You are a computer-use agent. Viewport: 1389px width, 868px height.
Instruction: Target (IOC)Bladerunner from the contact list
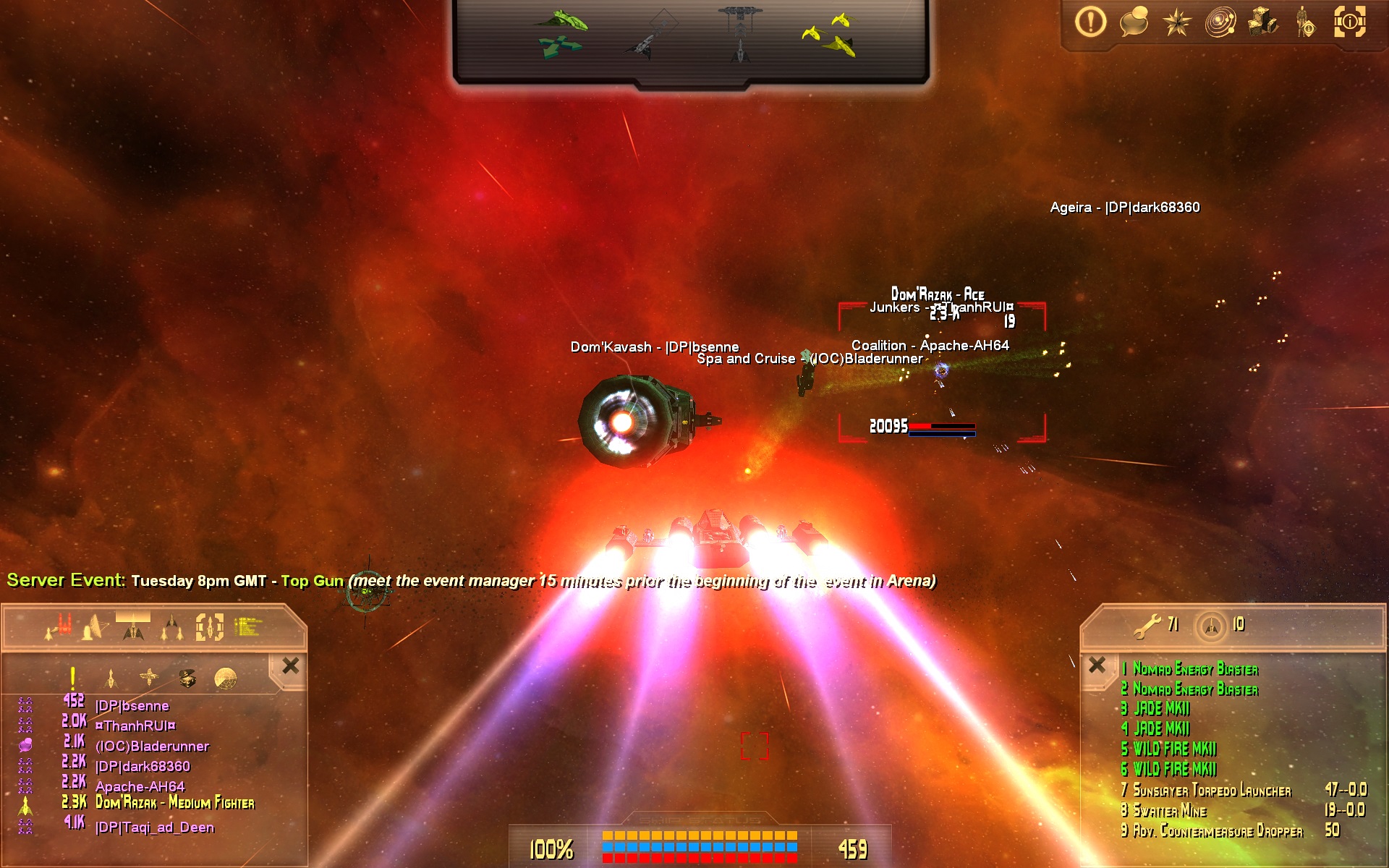pyautogui.click(x=152, y=746)
